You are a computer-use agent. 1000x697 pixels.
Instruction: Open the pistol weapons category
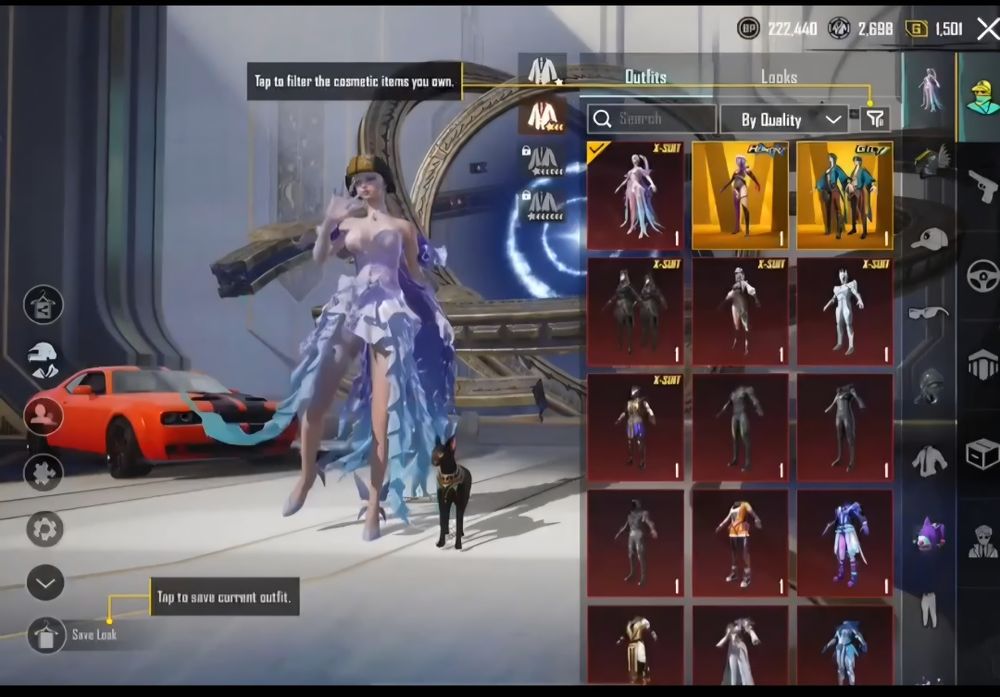click(983, 186)
